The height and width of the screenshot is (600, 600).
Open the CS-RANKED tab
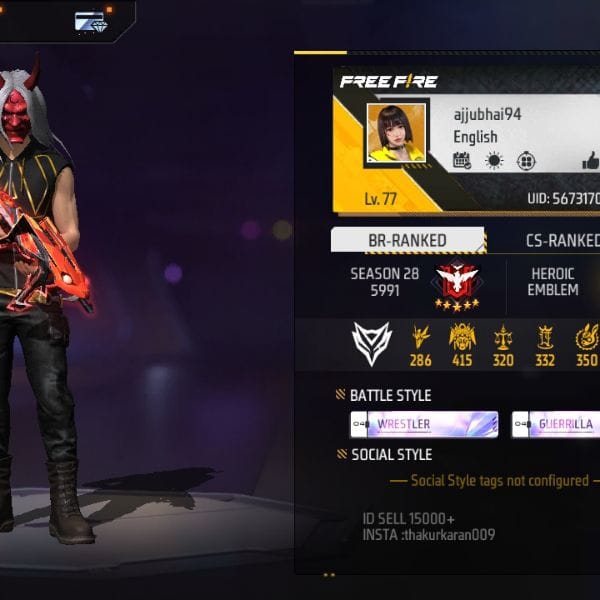pos(562,240)
